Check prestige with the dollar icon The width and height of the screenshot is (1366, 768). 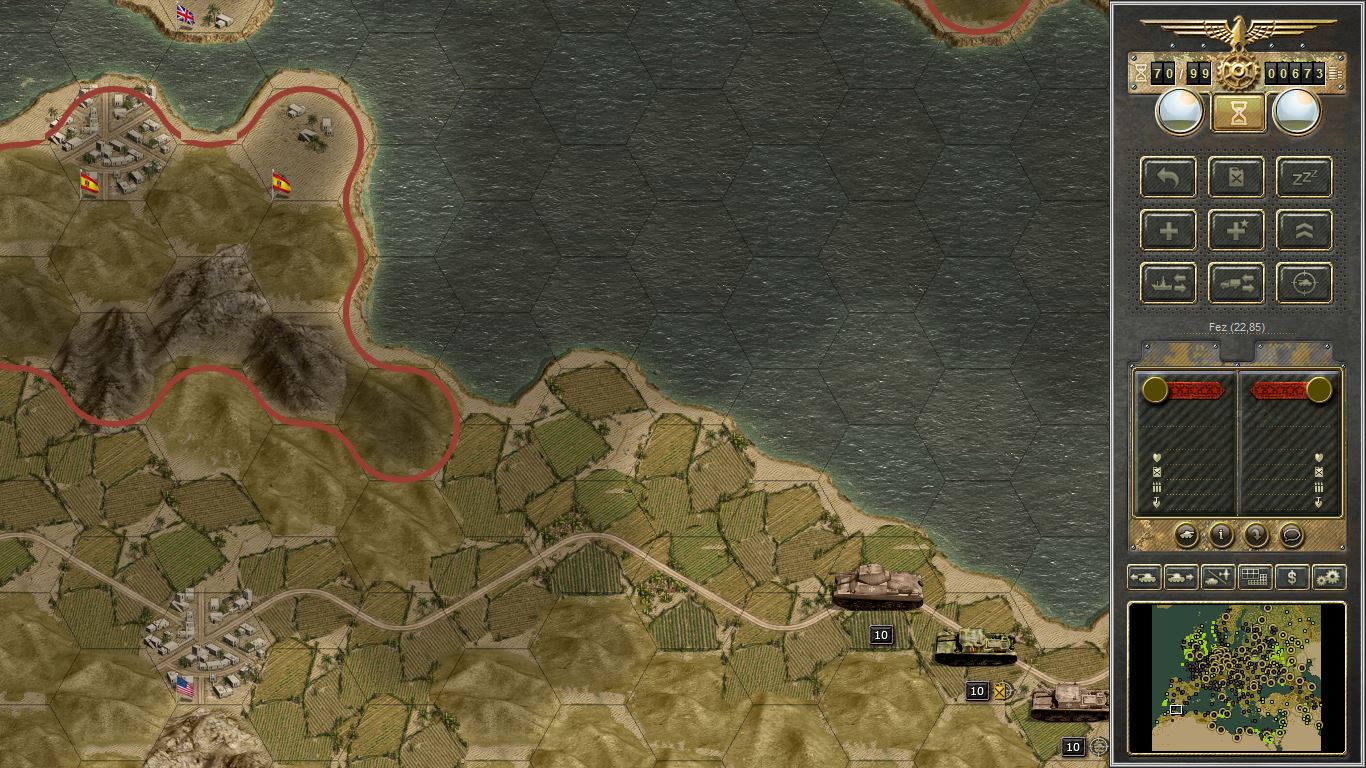tap(1291, 577)
